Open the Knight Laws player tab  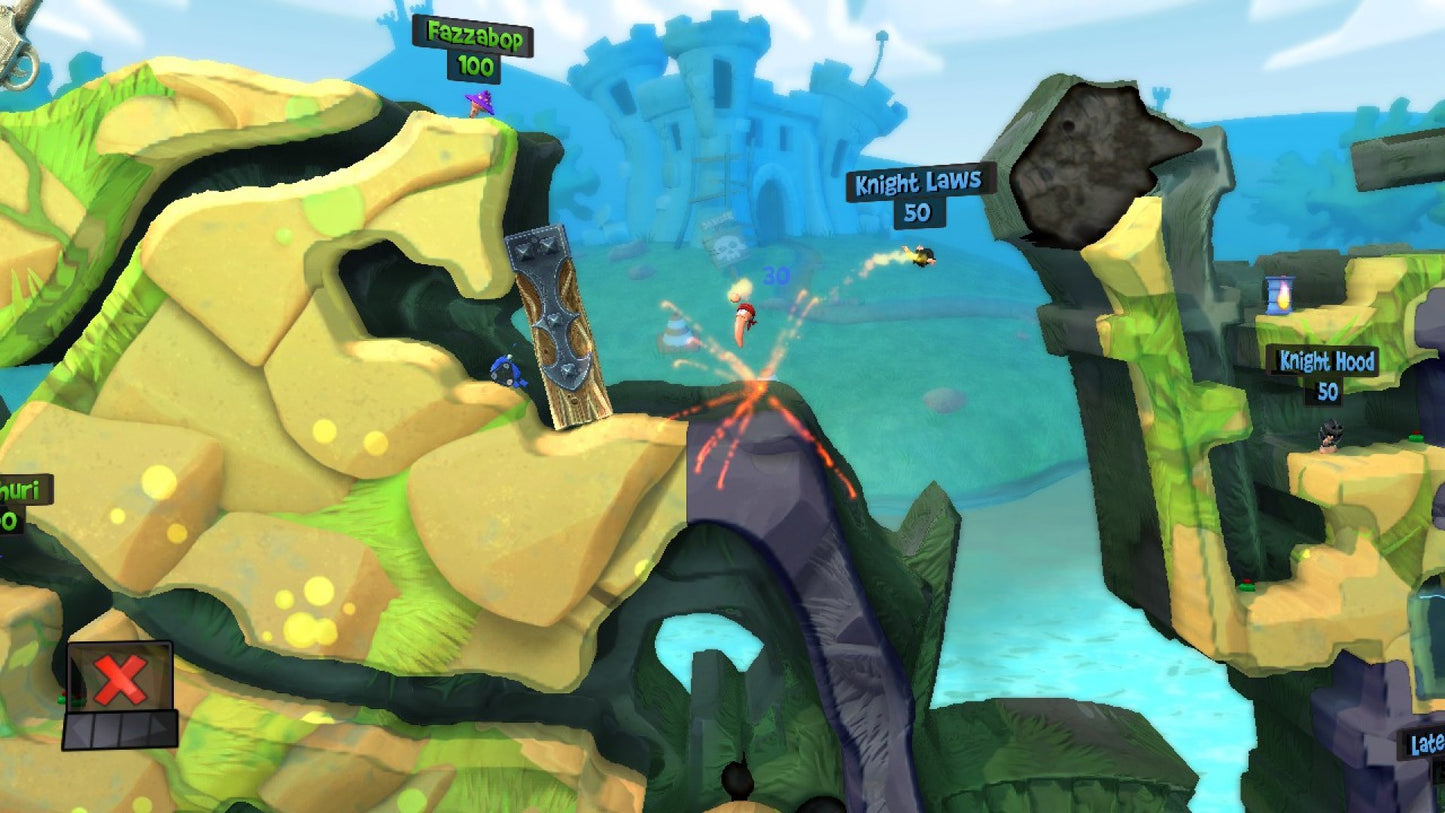click(916, 184)
